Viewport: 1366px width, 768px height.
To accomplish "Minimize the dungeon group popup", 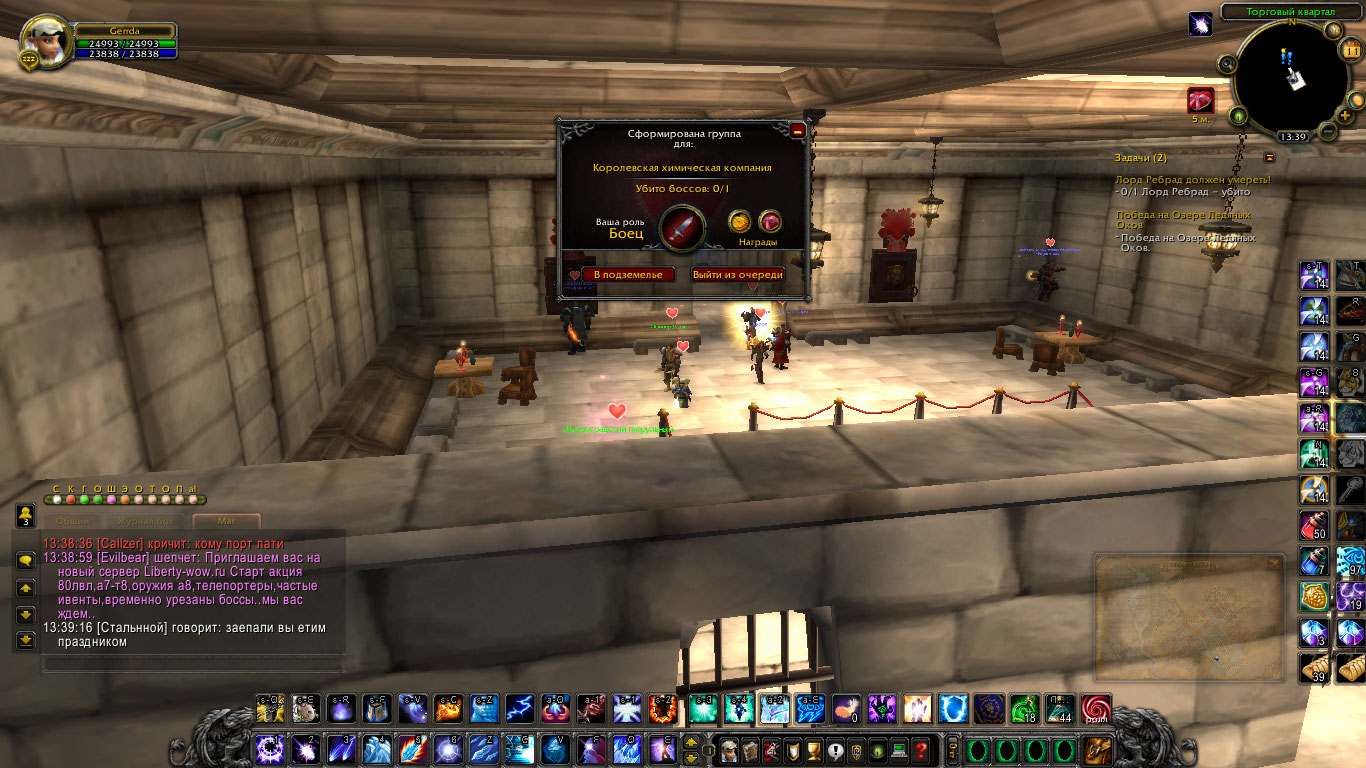I will coord(797,131).
